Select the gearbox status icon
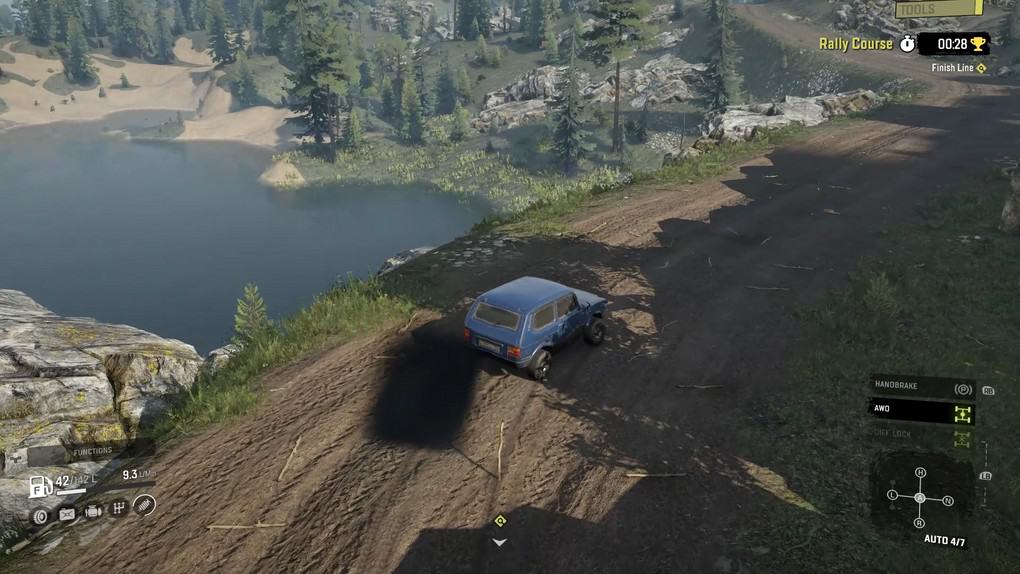The image size is (1020, 574). tap(118, 509)
